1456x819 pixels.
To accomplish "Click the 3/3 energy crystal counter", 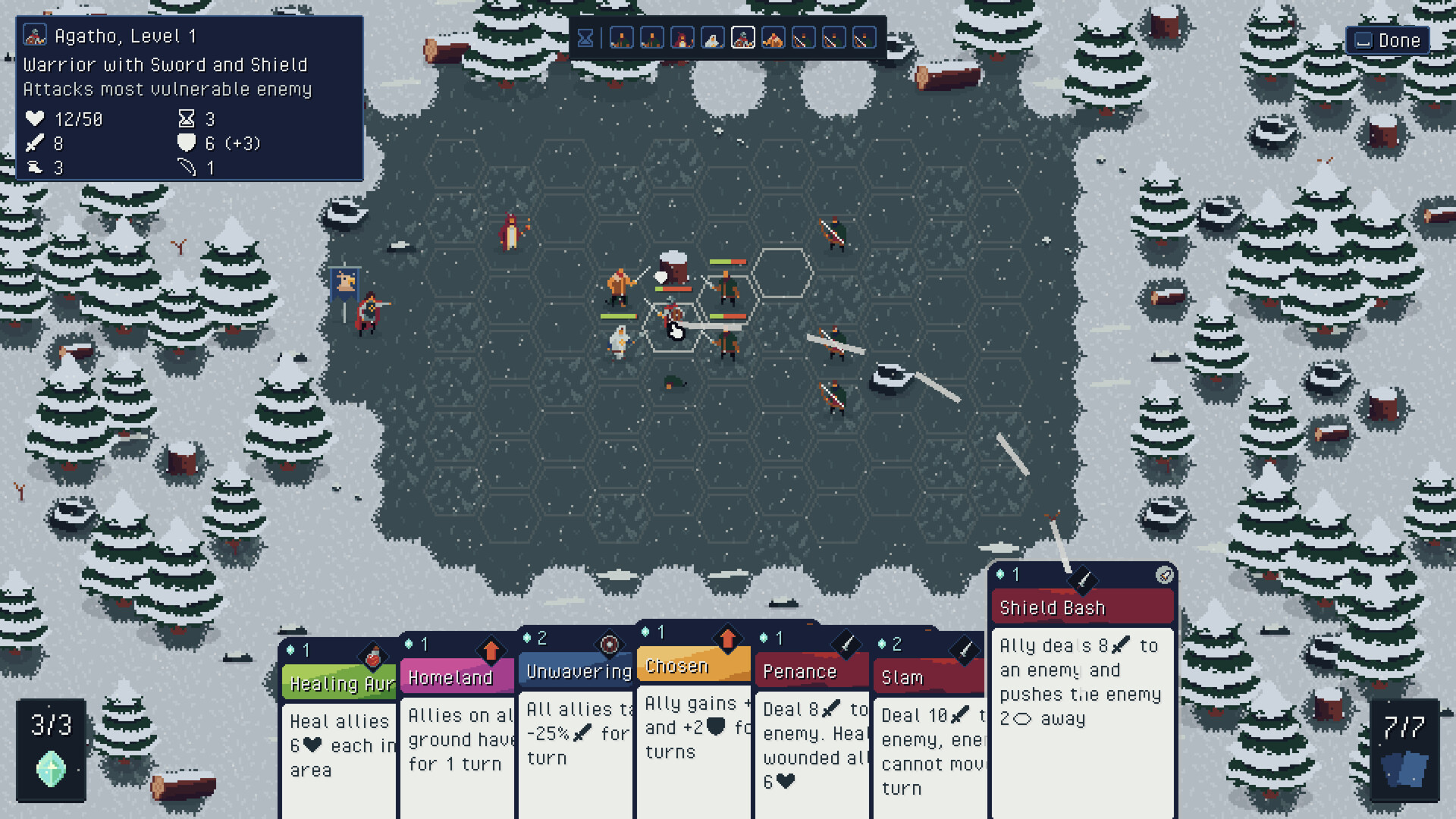I will (x=51, y=747).
